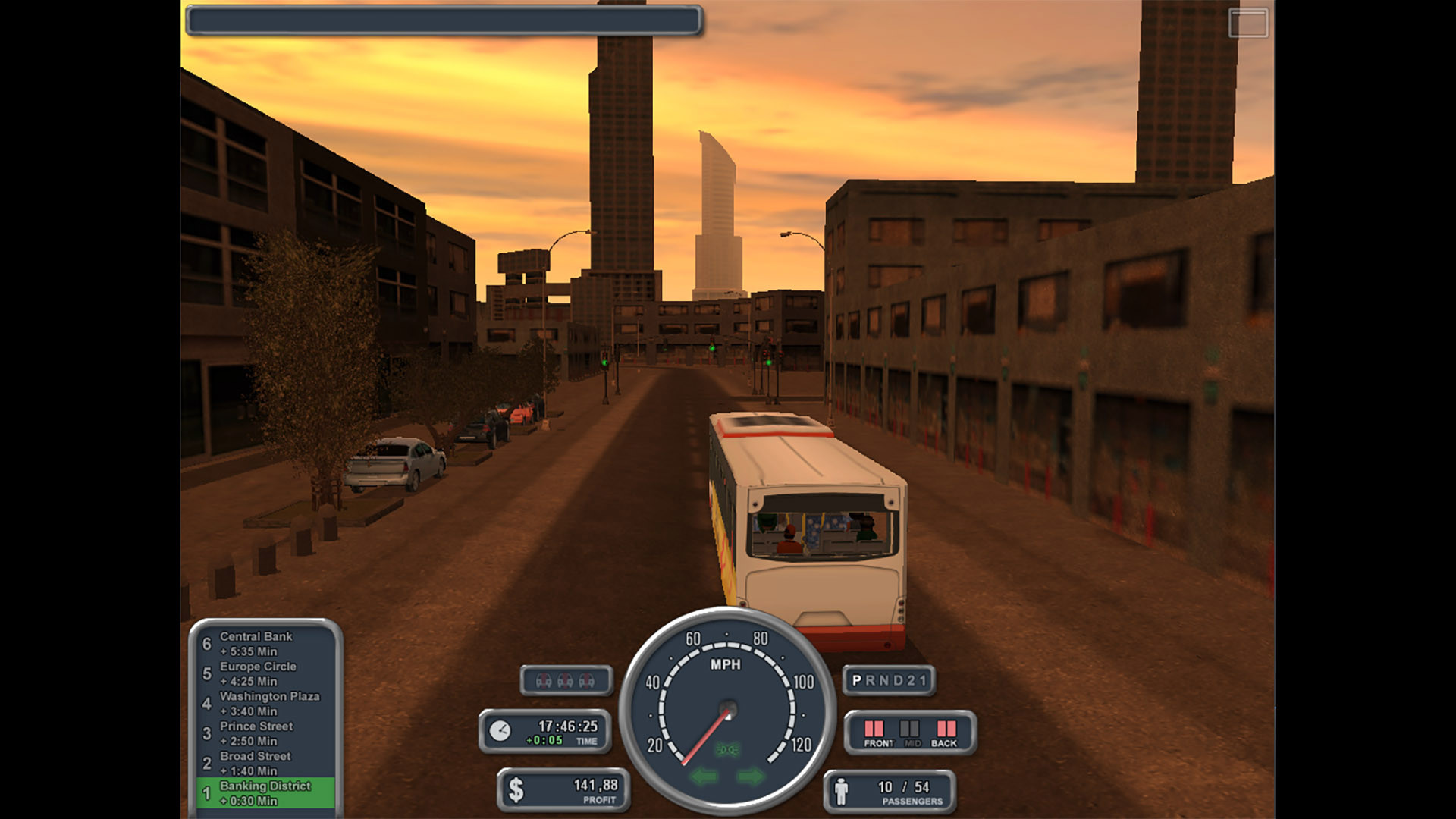1456x819 pixels.
Task: Click the clock icon on the time display
Action: point(500,732)
